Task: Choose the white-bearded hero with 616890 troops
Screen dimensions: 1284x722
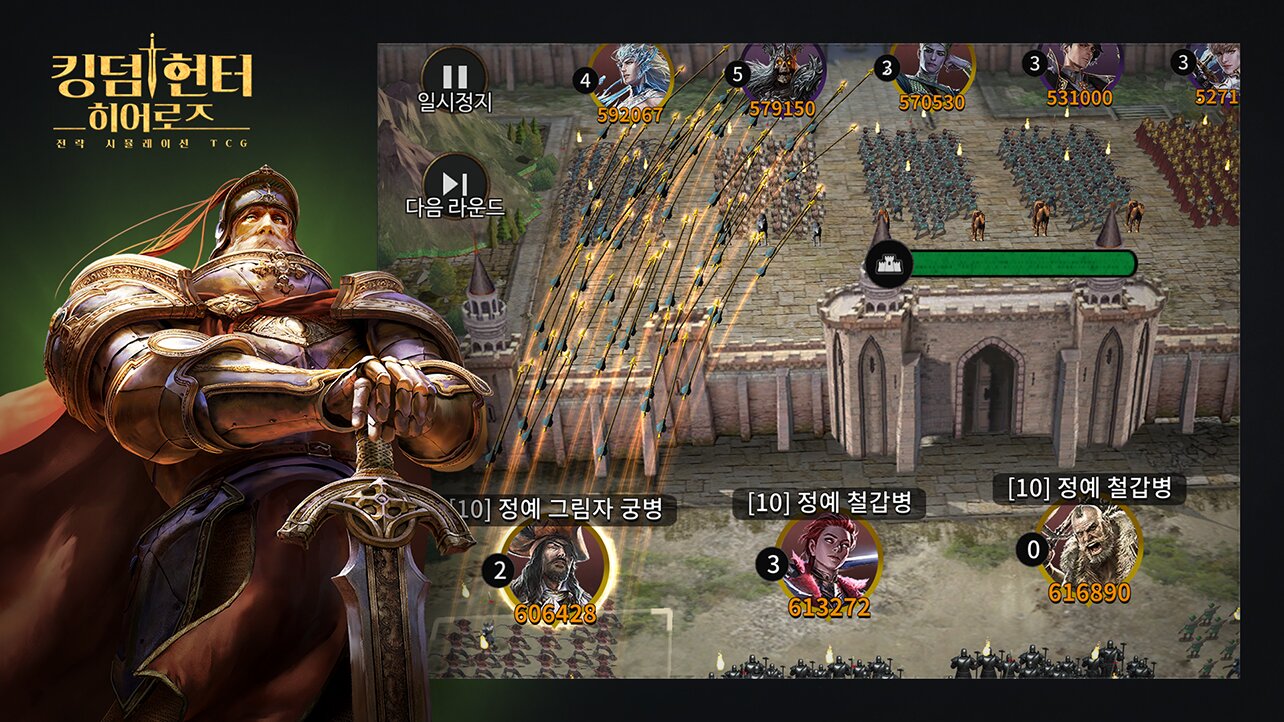Action: [1088, 546]
